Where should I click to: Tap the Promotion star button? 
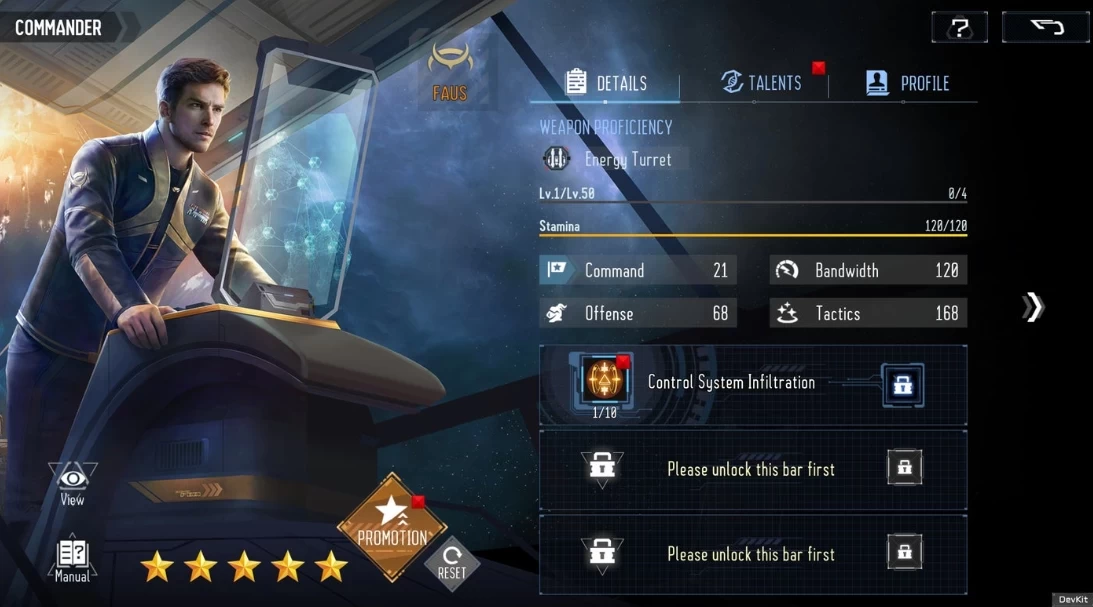pyautogui.click(x=388, y=524)
